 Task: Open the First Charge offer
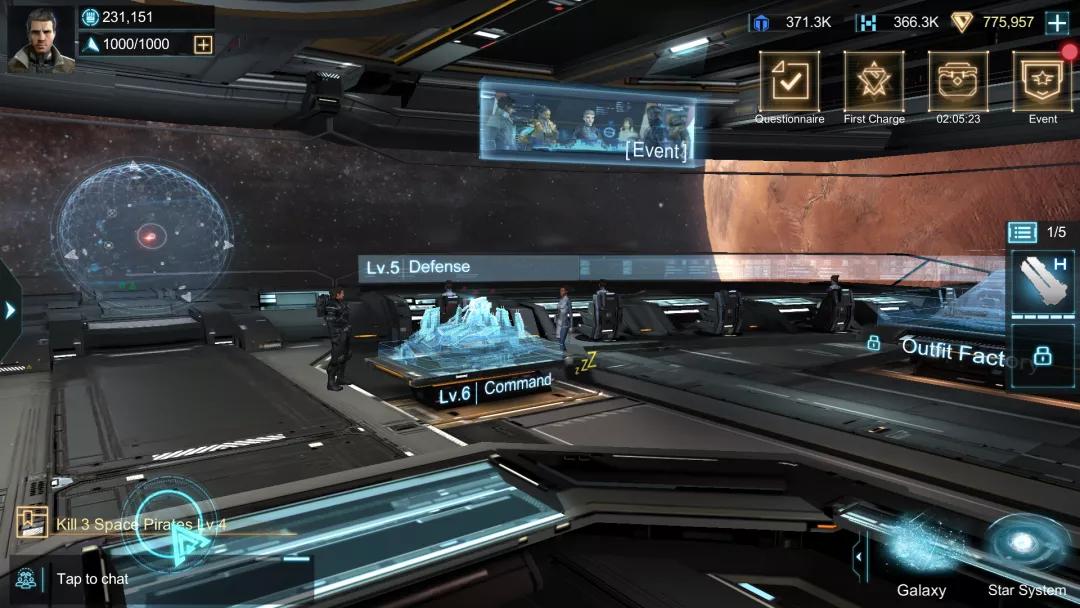(874, 81)
